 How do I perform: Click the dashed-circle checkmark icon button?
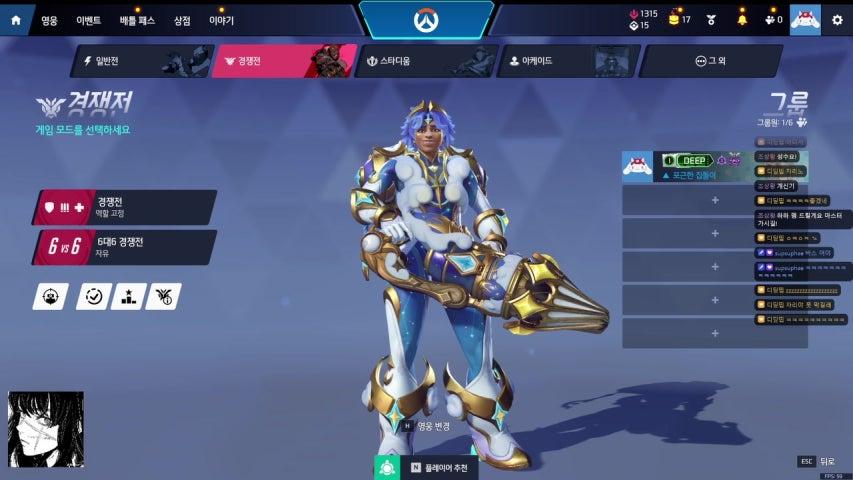click(93, 296)
